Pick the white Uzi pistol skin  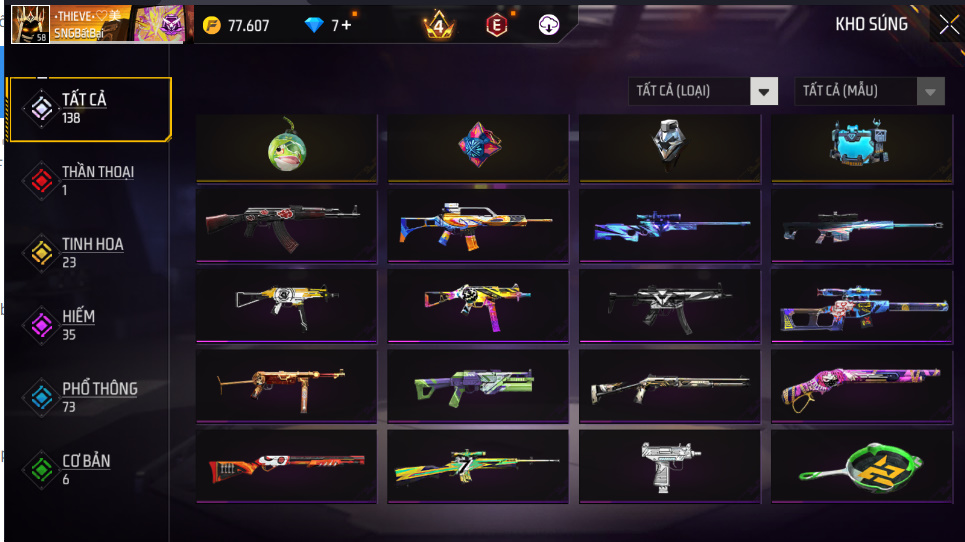pyautogui.click(x=669, y=466)
